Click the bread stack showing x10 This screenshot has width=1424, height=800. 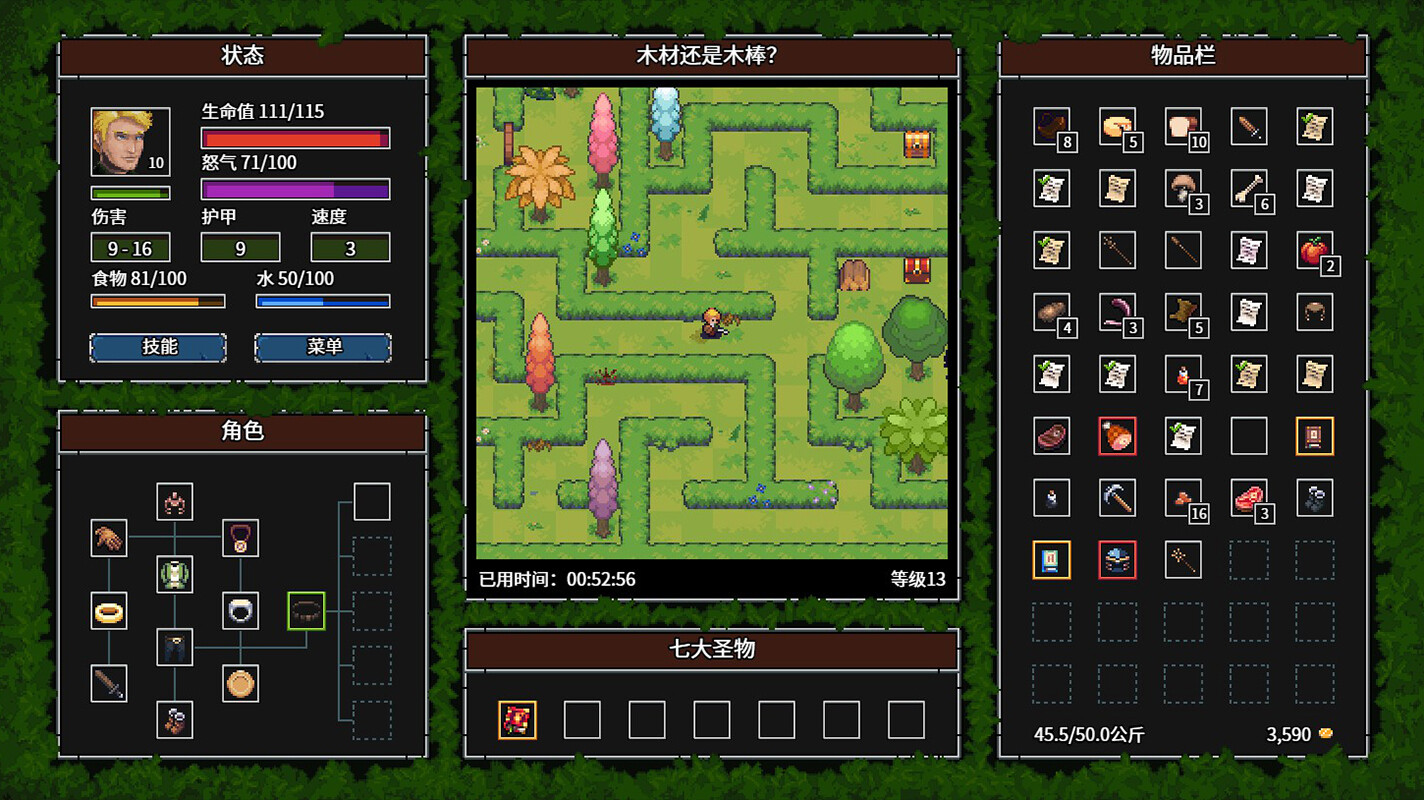tap(1183, 127)
